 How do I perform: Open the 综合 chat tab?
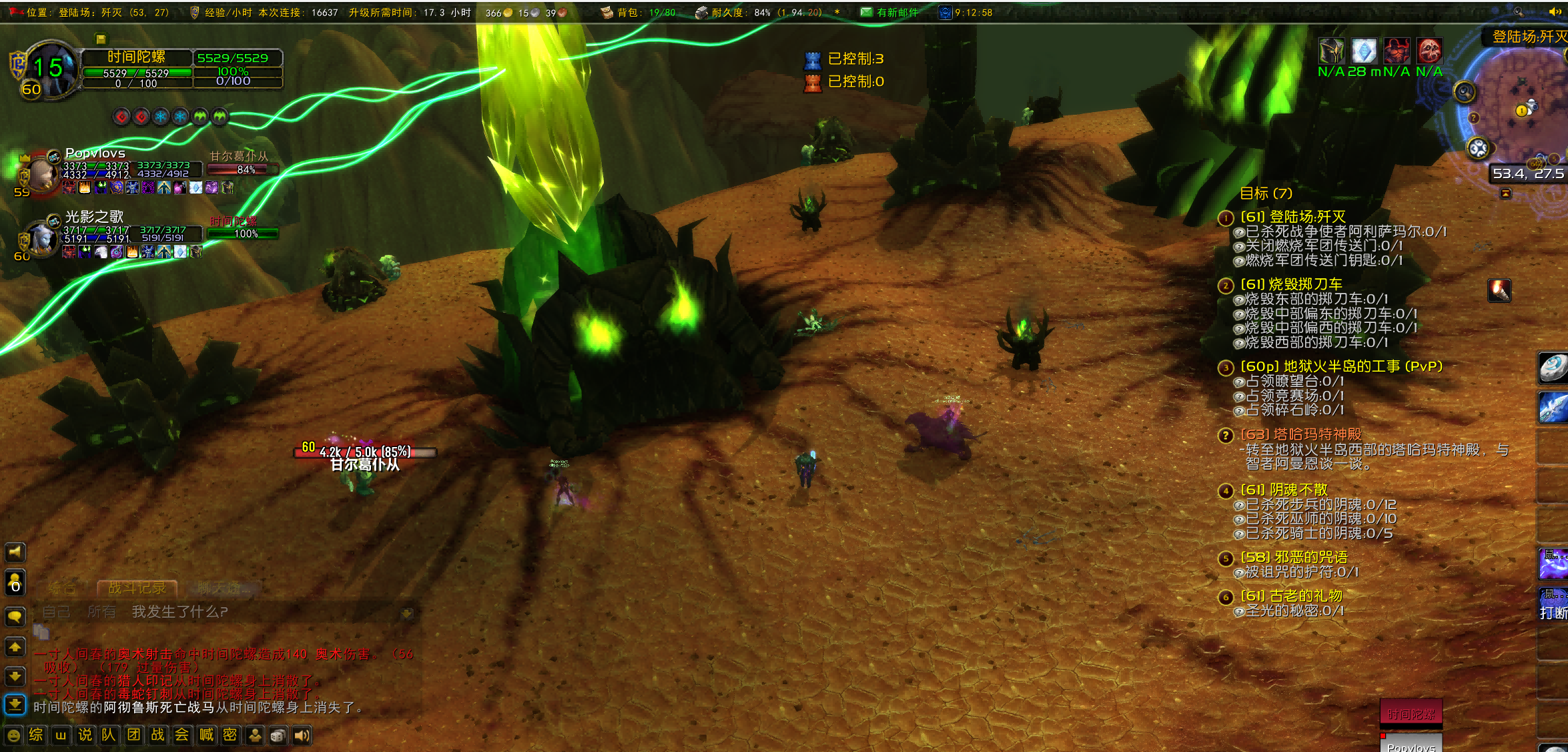point(62,588)
